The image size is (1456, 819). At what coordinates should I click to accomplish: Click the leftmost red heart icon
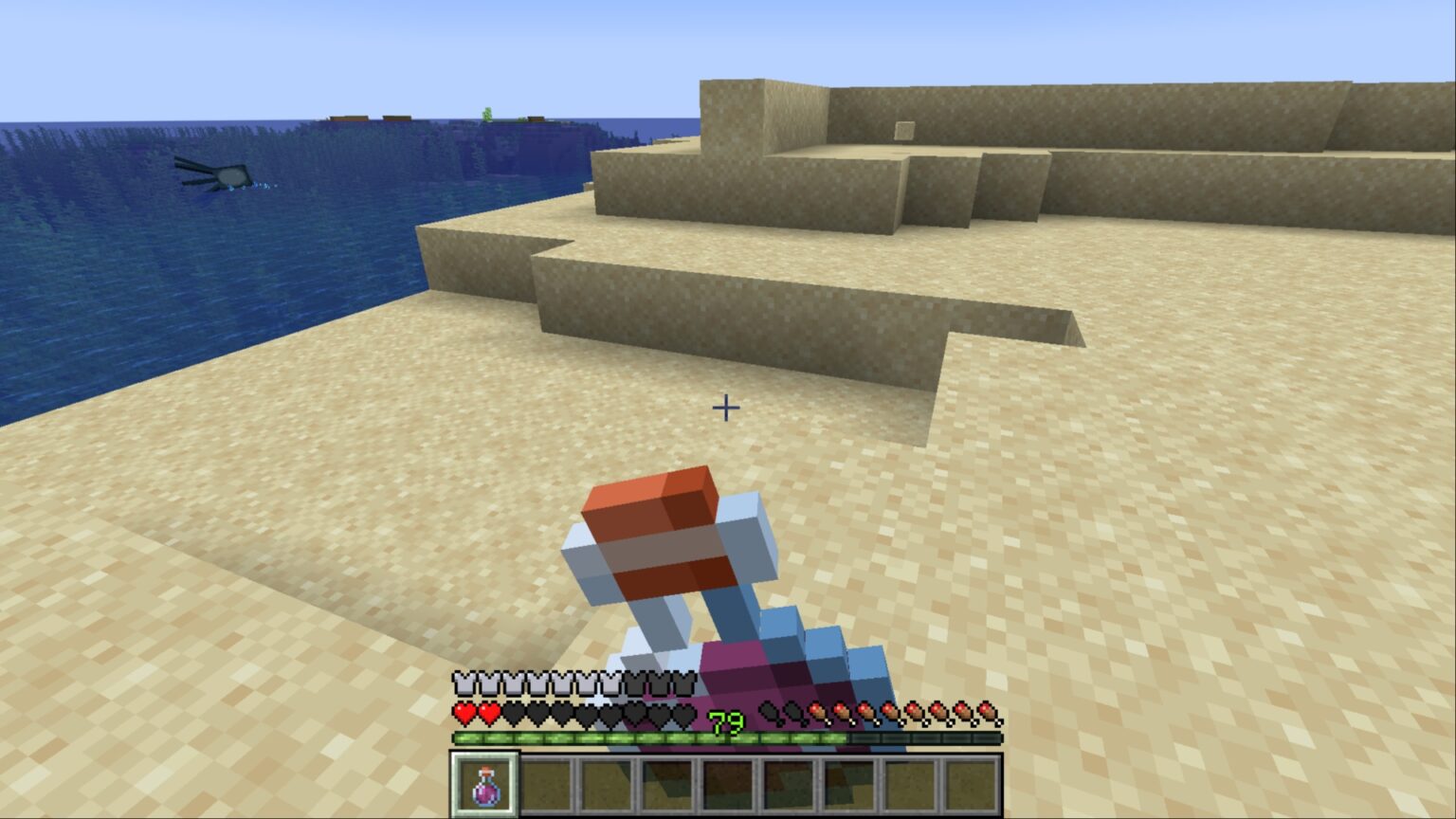point(463,713)
